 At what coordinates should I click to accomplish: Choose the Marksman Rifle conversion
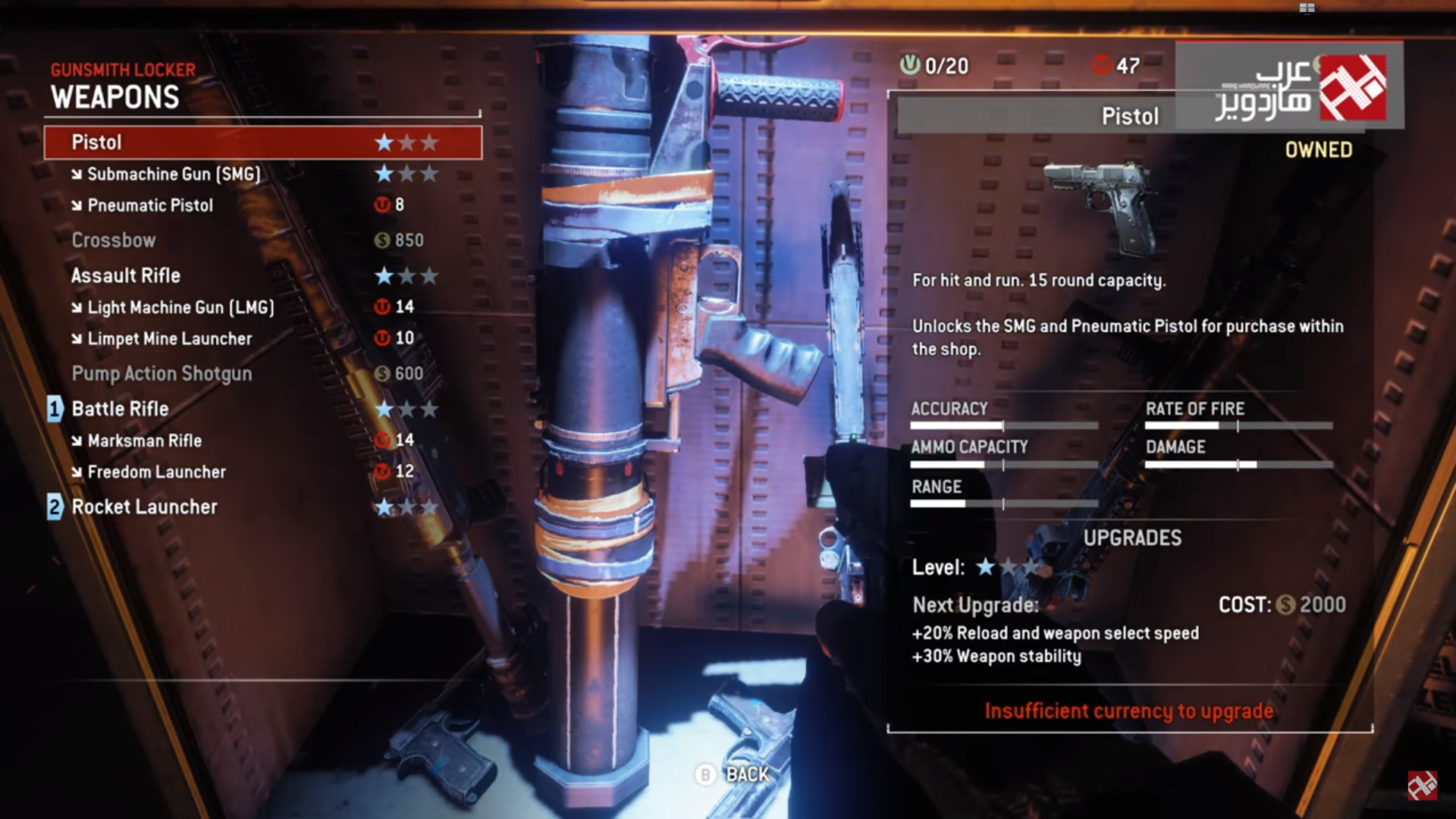[x=144, y=441]
